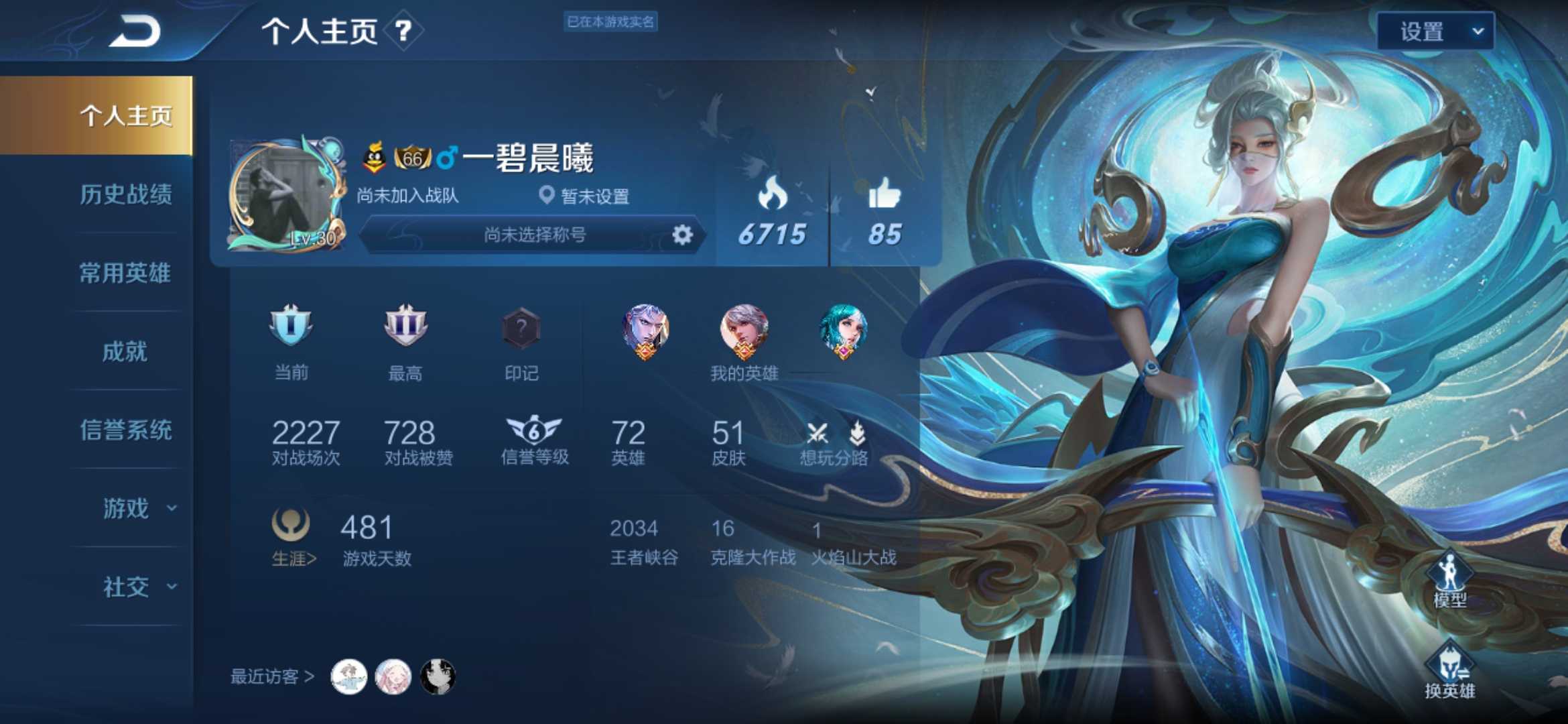The height and width of the screenshot is (724, 1568).
Task: Click the level 66 badge next to the QQ icon
Action: coord(411,156)
